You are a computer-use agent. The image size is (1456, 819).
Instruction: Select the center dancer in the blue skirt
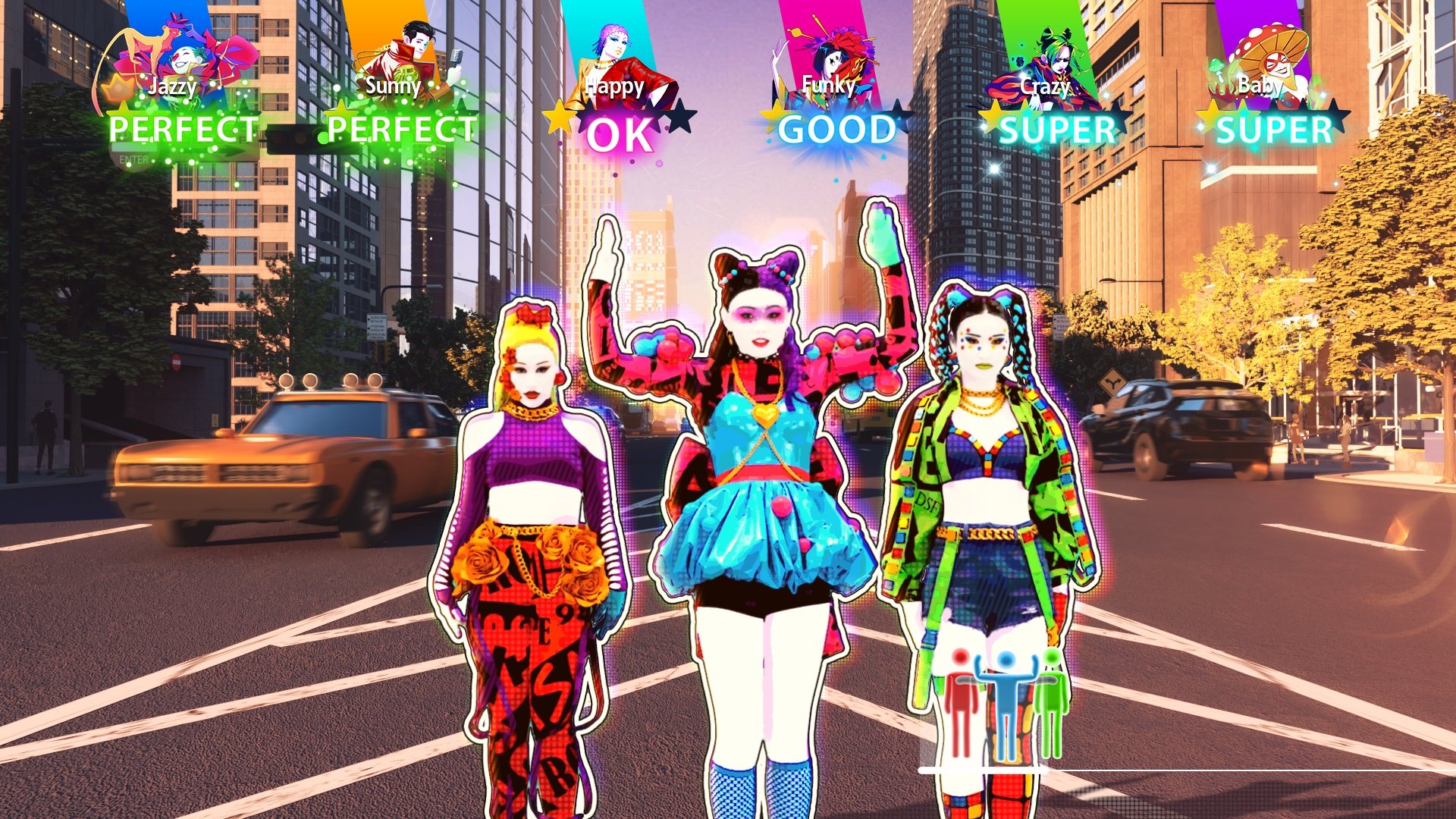[x=758, y=516]
